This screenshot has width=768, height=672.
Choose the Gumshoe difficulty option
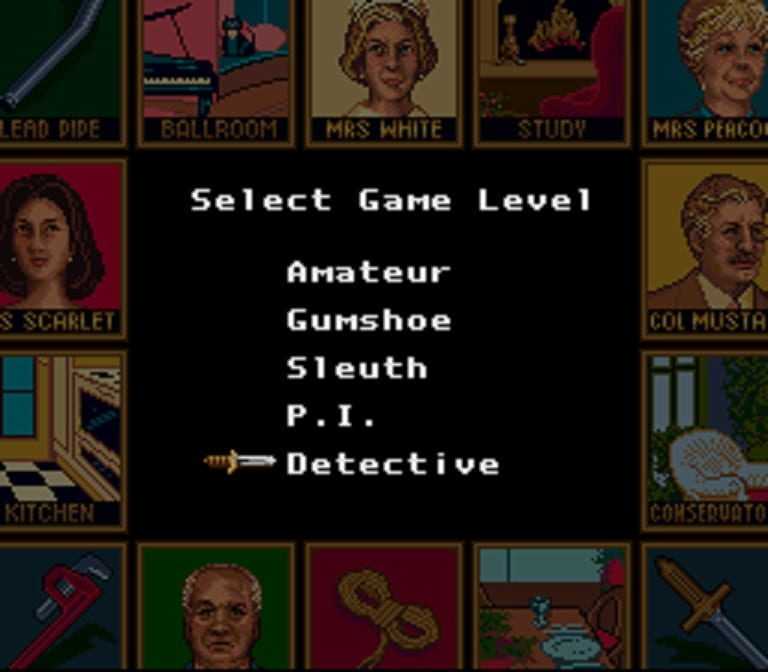coord(368,320)
